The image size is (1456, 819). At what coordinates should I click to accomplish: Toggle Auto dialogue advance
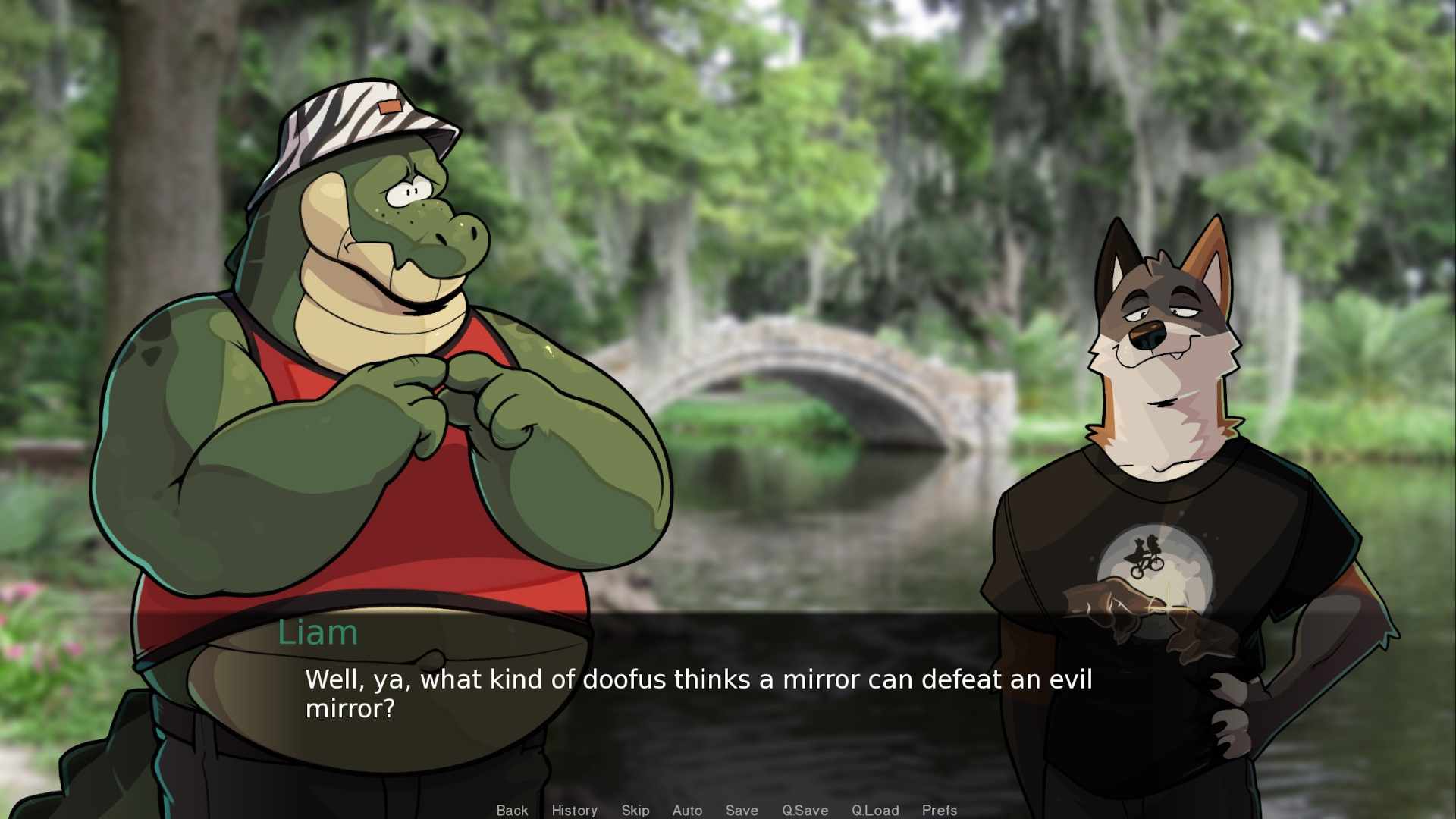click(x=687, y=810)
